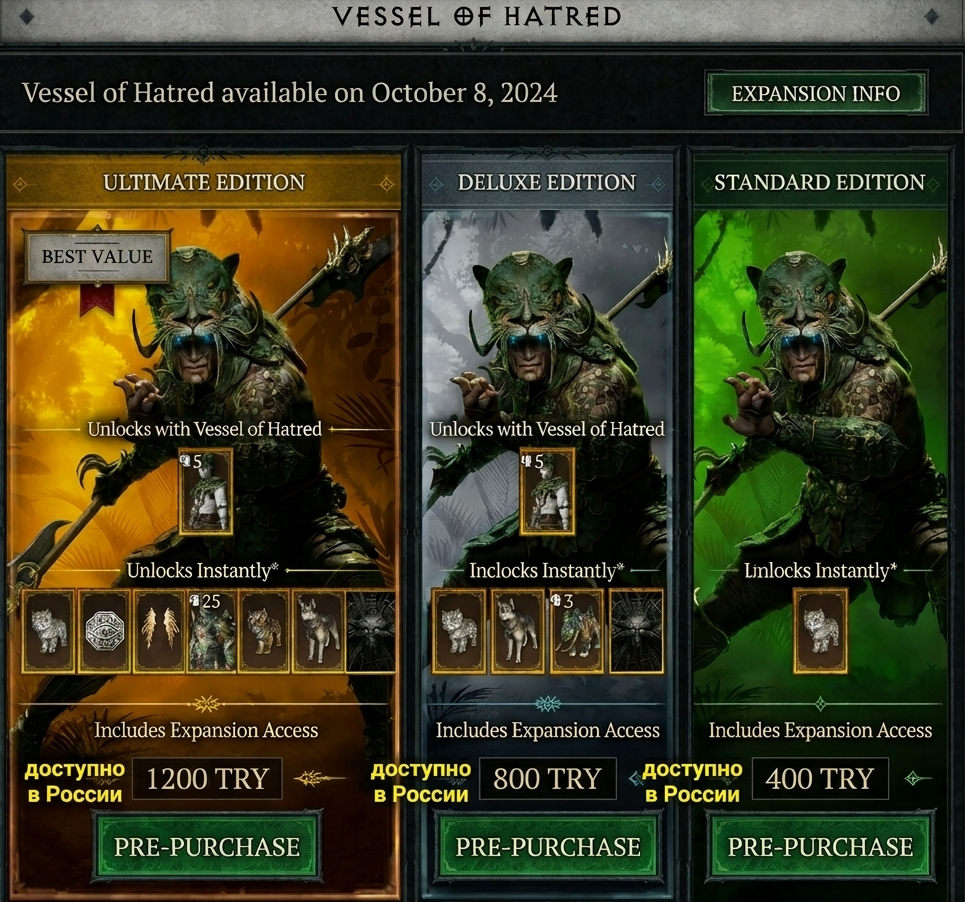Screen dimensions: 965x902
Task: View the Deluxe Edition mount bundle icon
Action: (577, 632)
